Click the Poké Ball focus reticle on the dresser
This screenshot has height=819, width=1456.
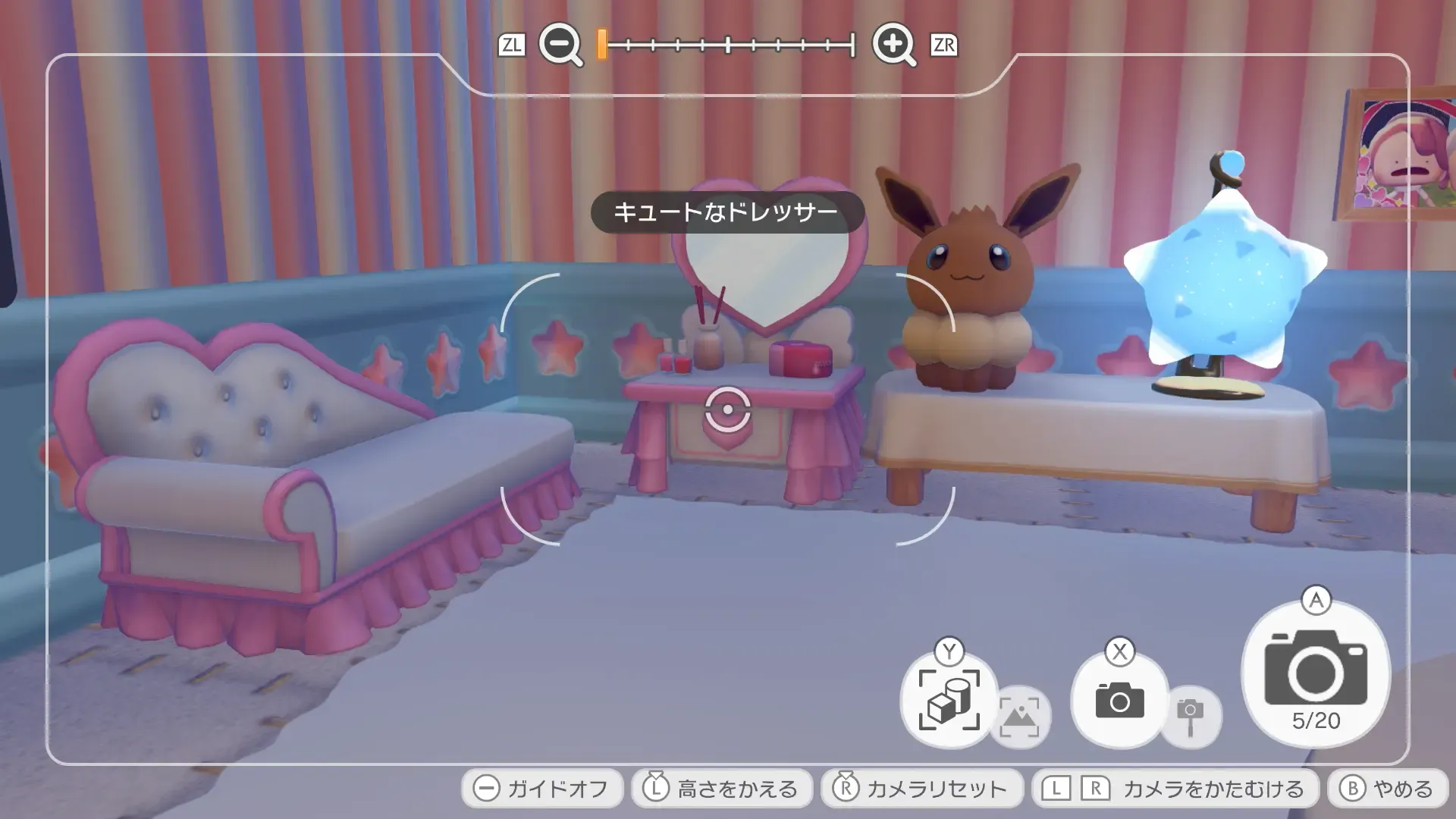coord(727,410)
